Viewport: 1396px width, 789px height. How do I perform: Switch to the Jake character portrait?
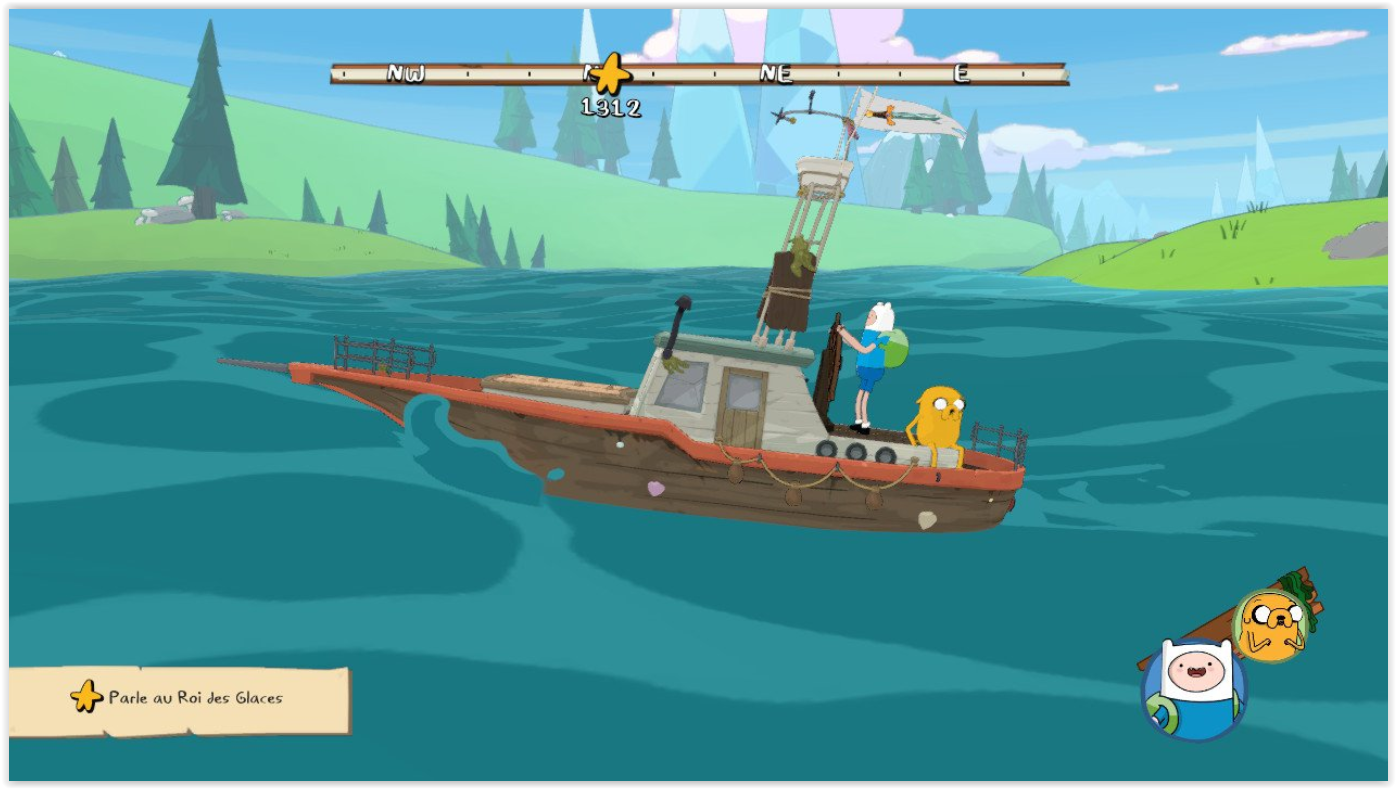coord(1270,626)
